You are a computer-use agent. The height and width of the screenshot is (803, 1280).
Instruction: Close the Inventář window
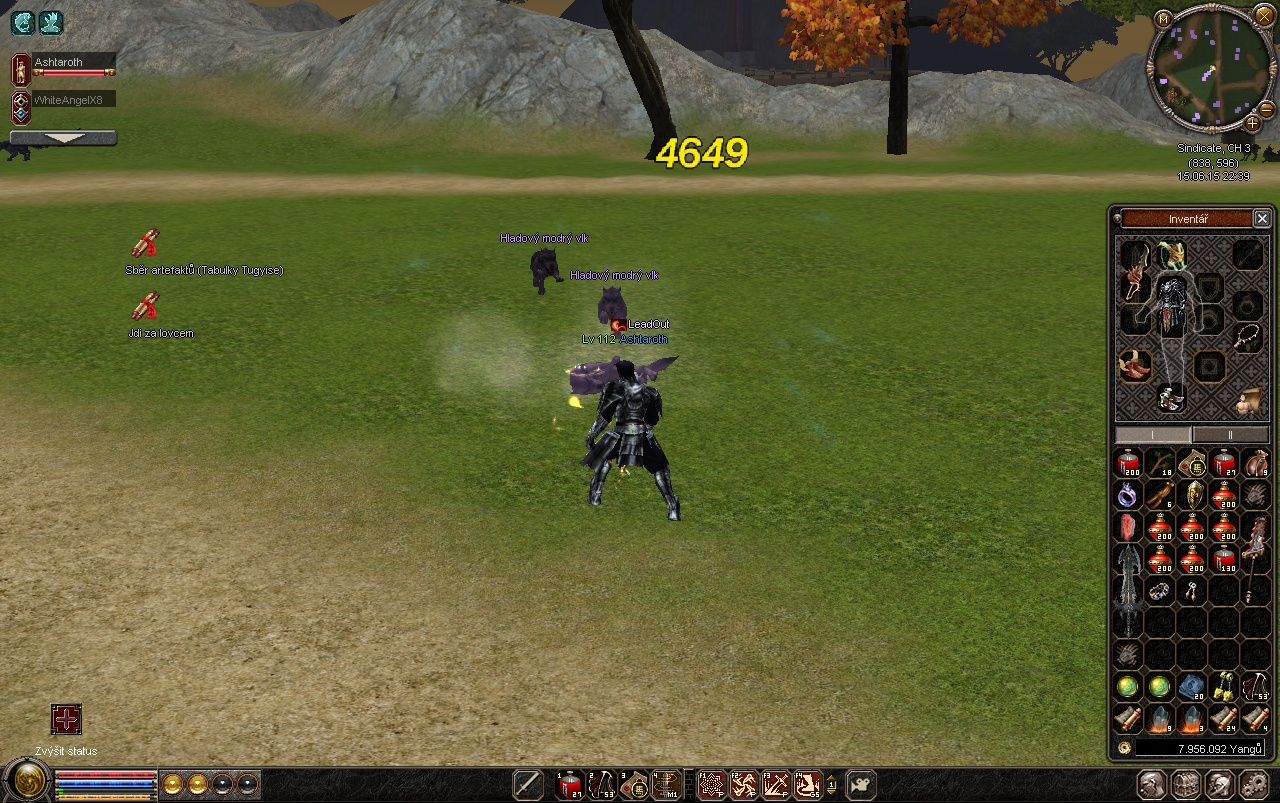(1262, 218)
